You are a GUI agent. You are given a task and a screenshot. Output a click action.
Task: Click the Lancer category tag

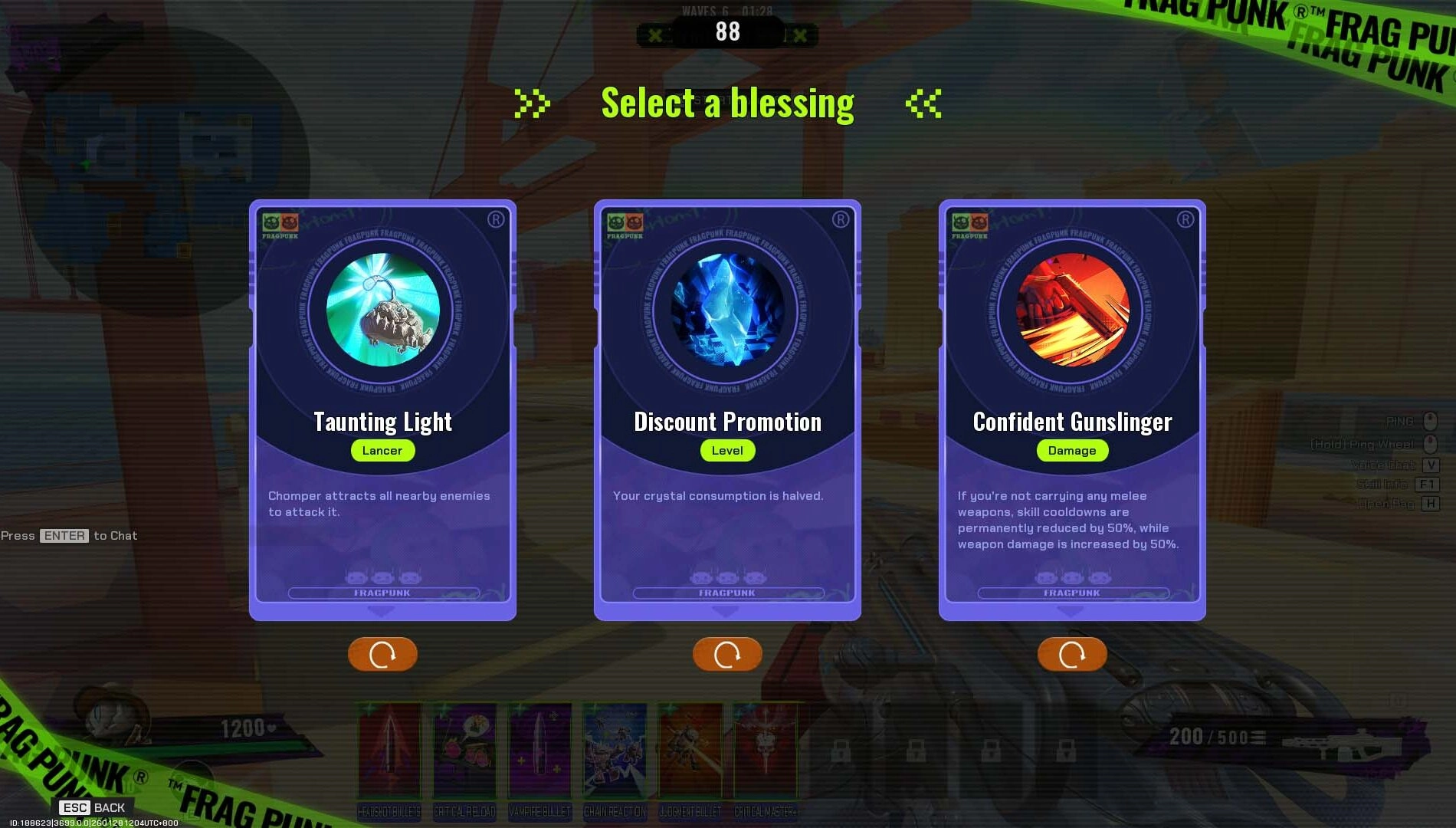click(x=382, y=451)
